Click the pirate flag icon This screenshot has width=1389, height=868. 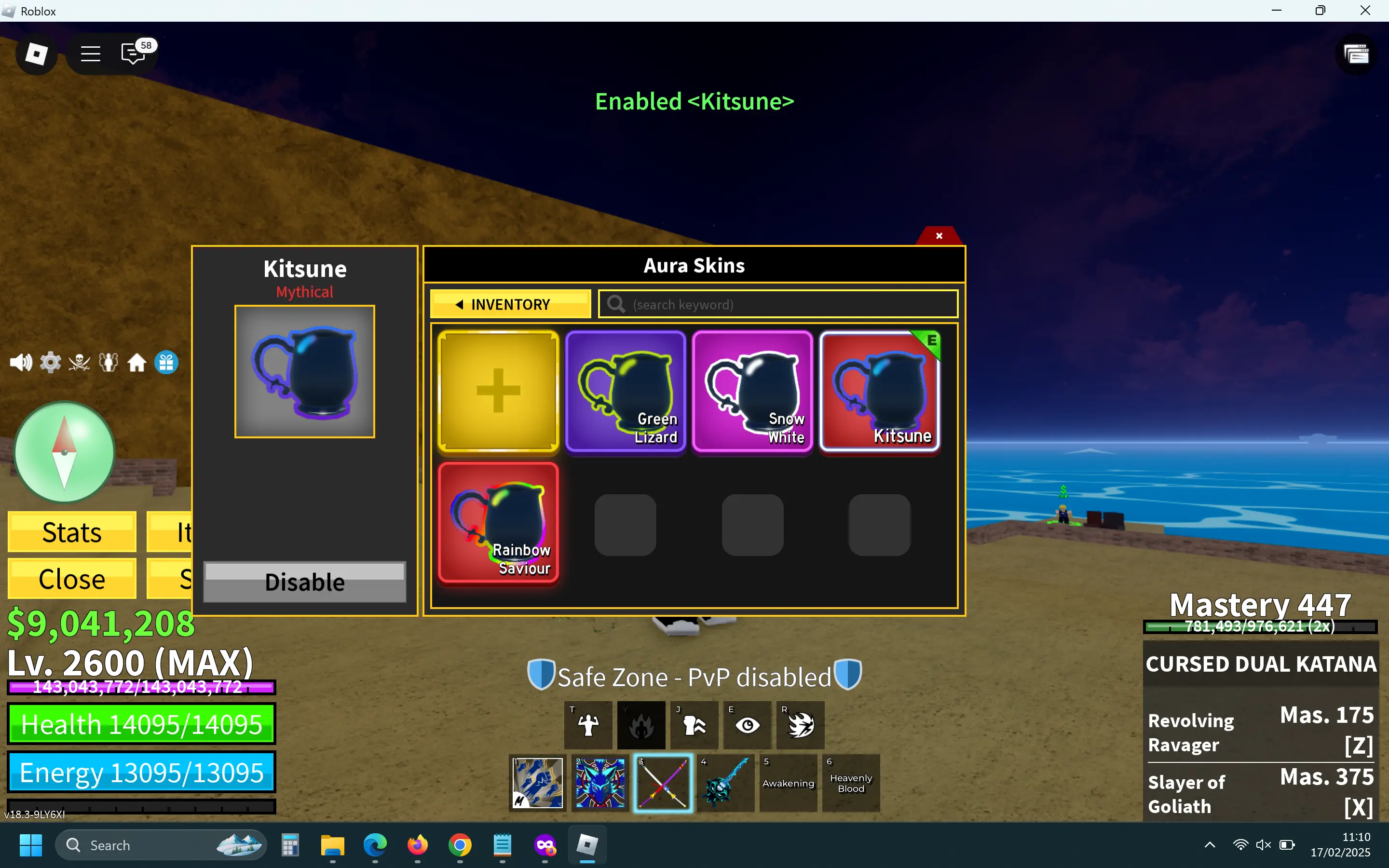tap(79, 362)
